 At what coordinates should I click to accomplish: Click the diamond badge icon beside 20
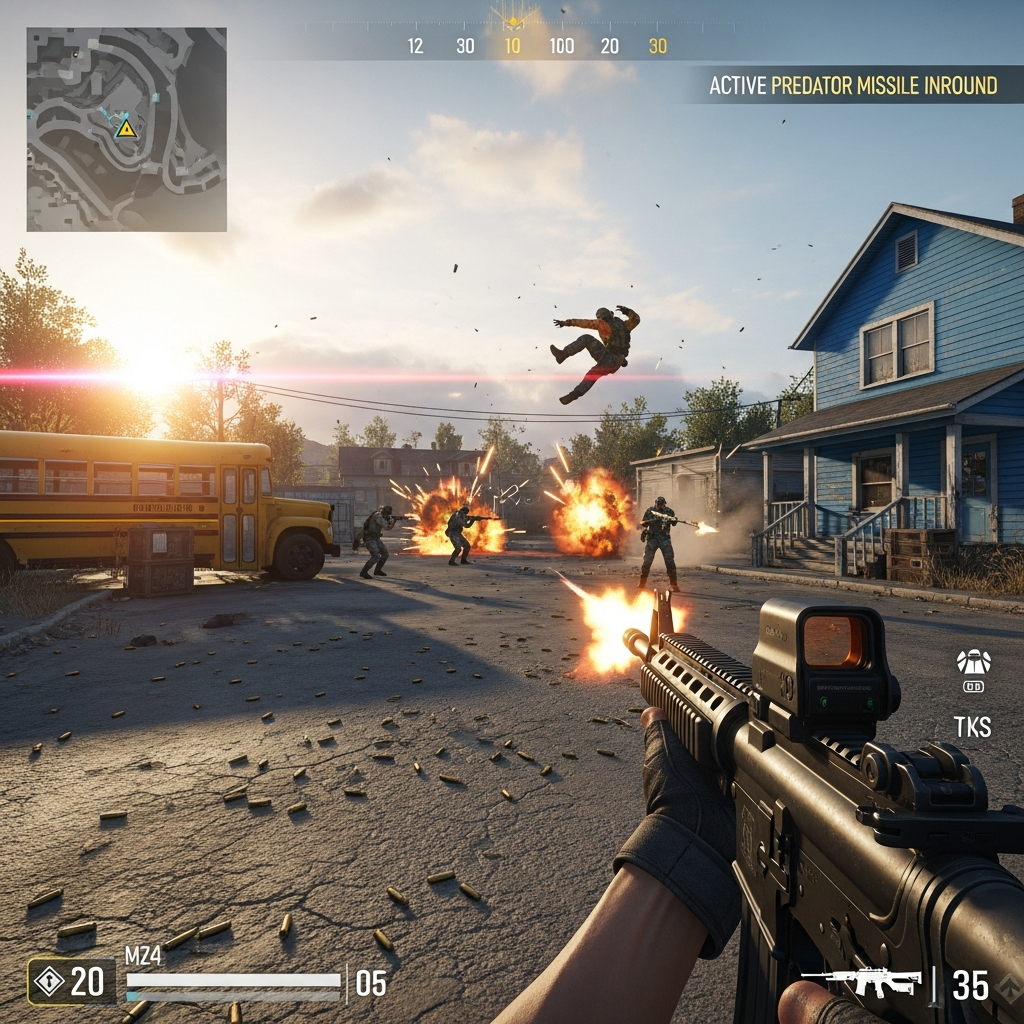click(x=47, y=981)
